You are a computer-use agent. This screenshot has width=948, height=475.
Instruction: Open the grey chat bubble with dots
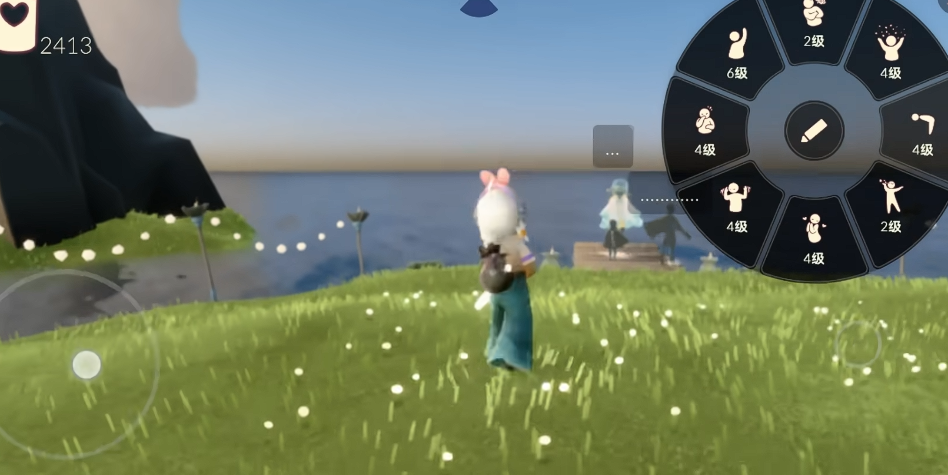[x=612, y=147]
